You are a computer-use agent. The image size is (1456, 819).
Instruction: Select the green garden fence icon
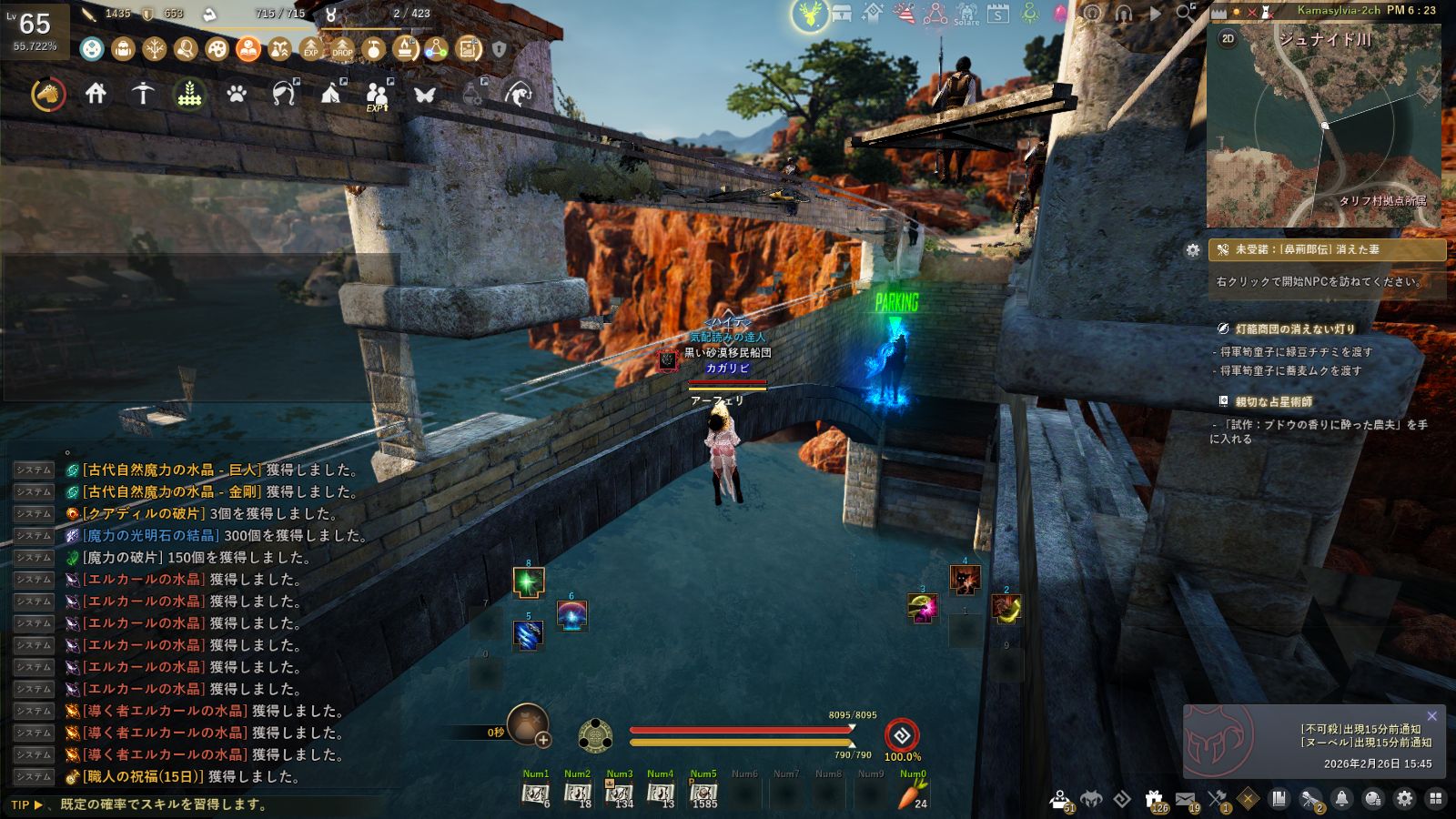pyautogui.click(x=189, y=94)
